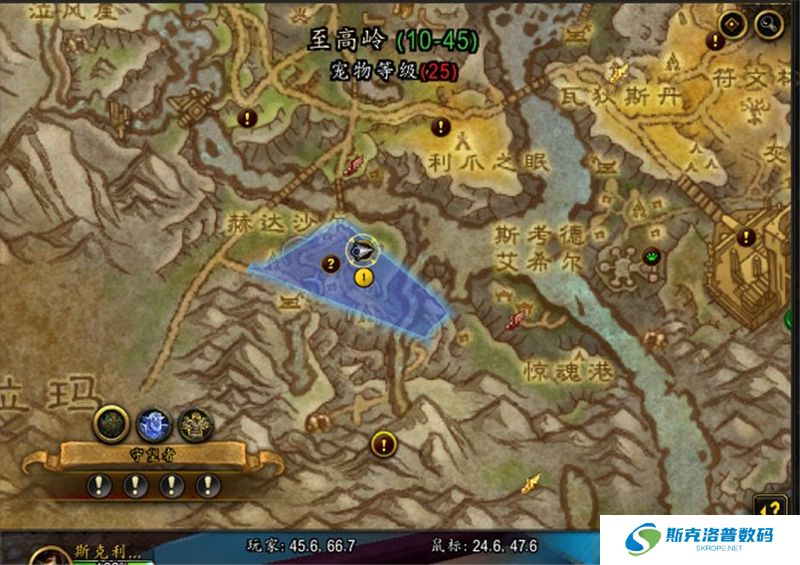Screen dimensions: 800x565
Task: Click the question mark quest turn-in marker
Action: [x=330, y=264]
